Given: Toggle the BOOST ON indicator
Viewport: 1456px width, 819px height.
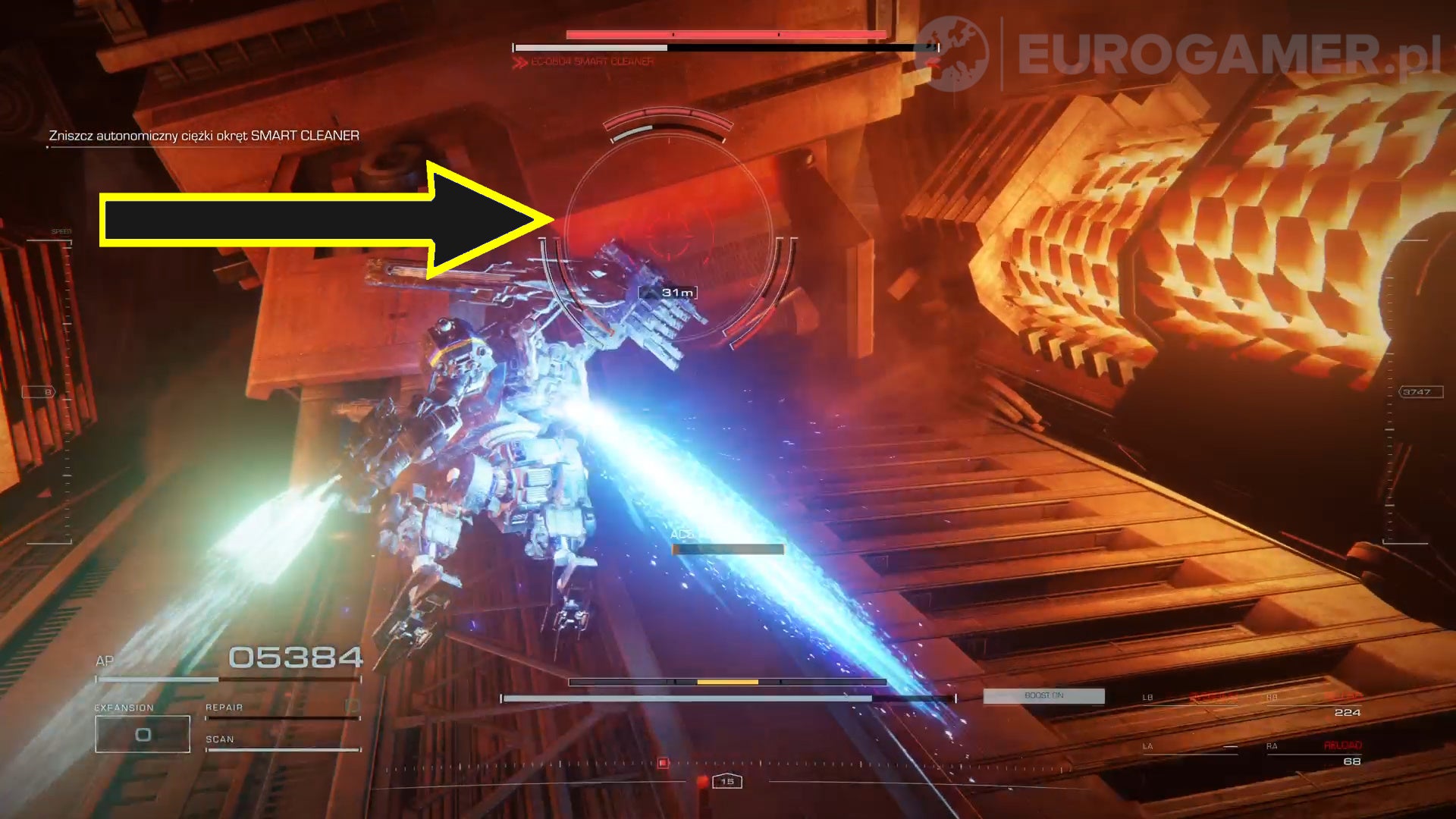Looking at the screenshot, I should (1044, 695).
